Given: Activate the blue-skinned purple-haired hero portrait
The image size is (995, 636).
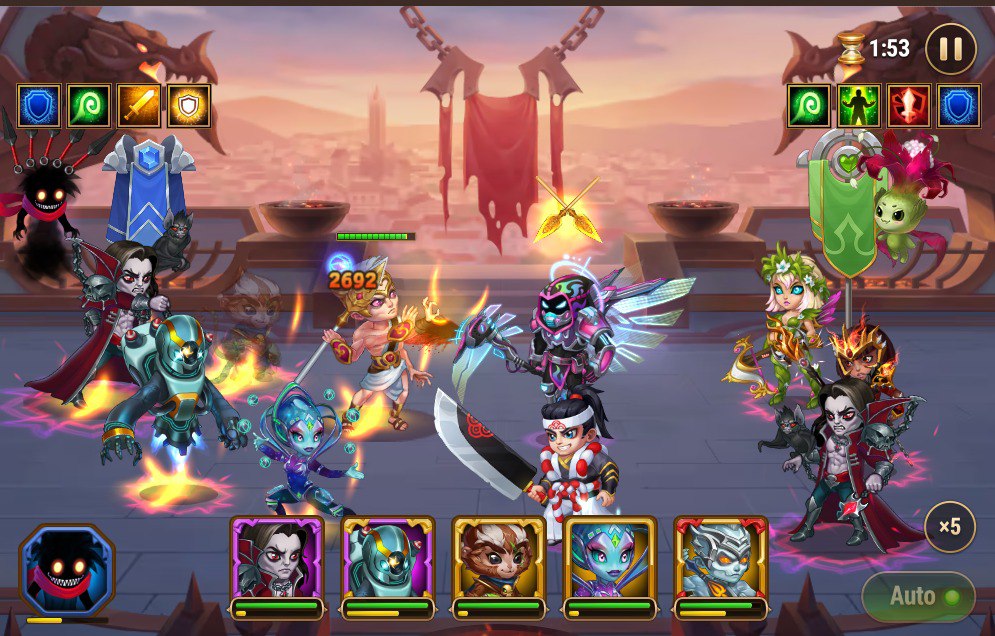Looking at the screenshot, I should 610,561.
